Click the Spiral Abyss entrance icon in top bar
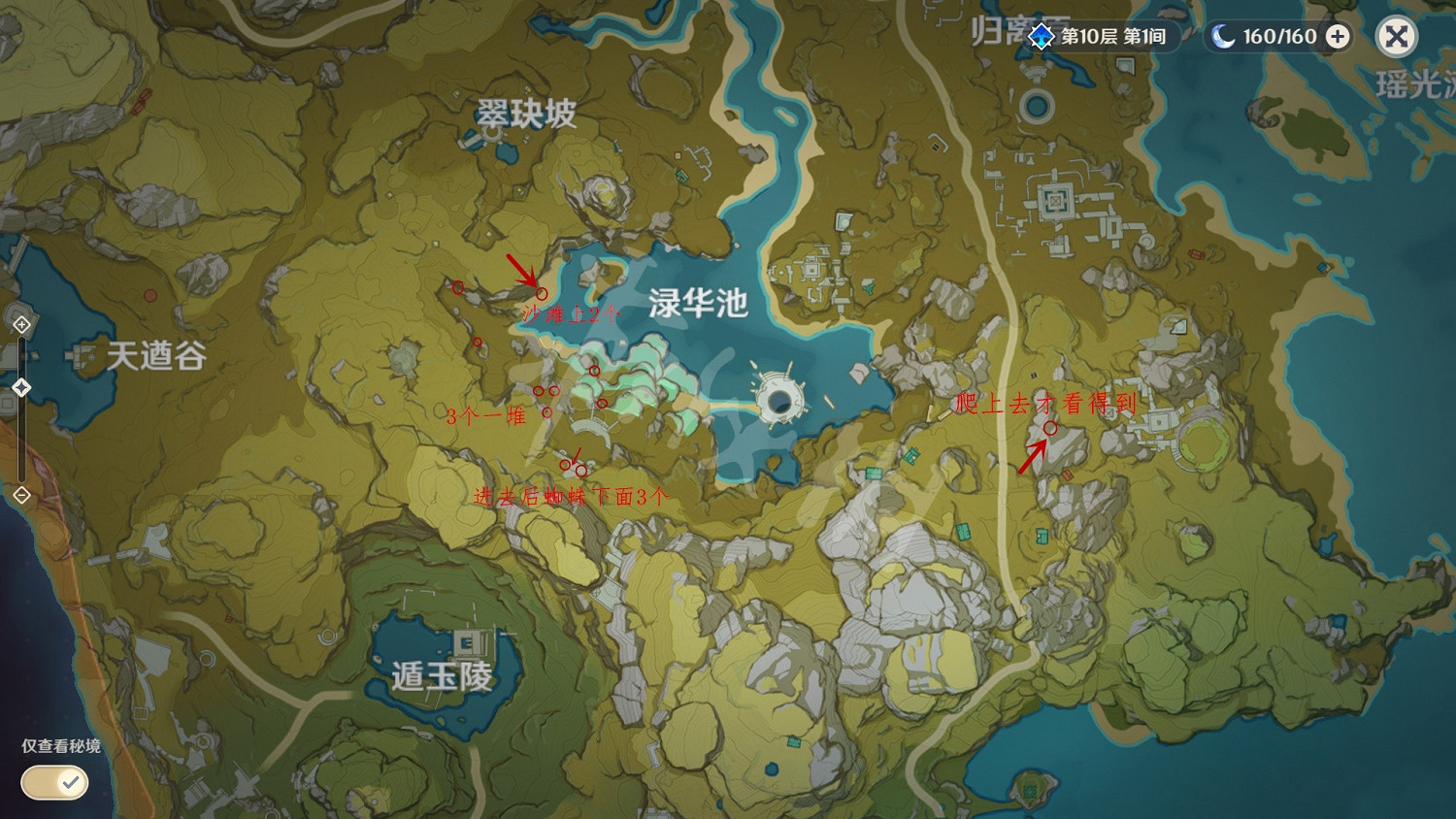Image resolution: width=1456 pixels, height=819 pixels. (1041, 37)
